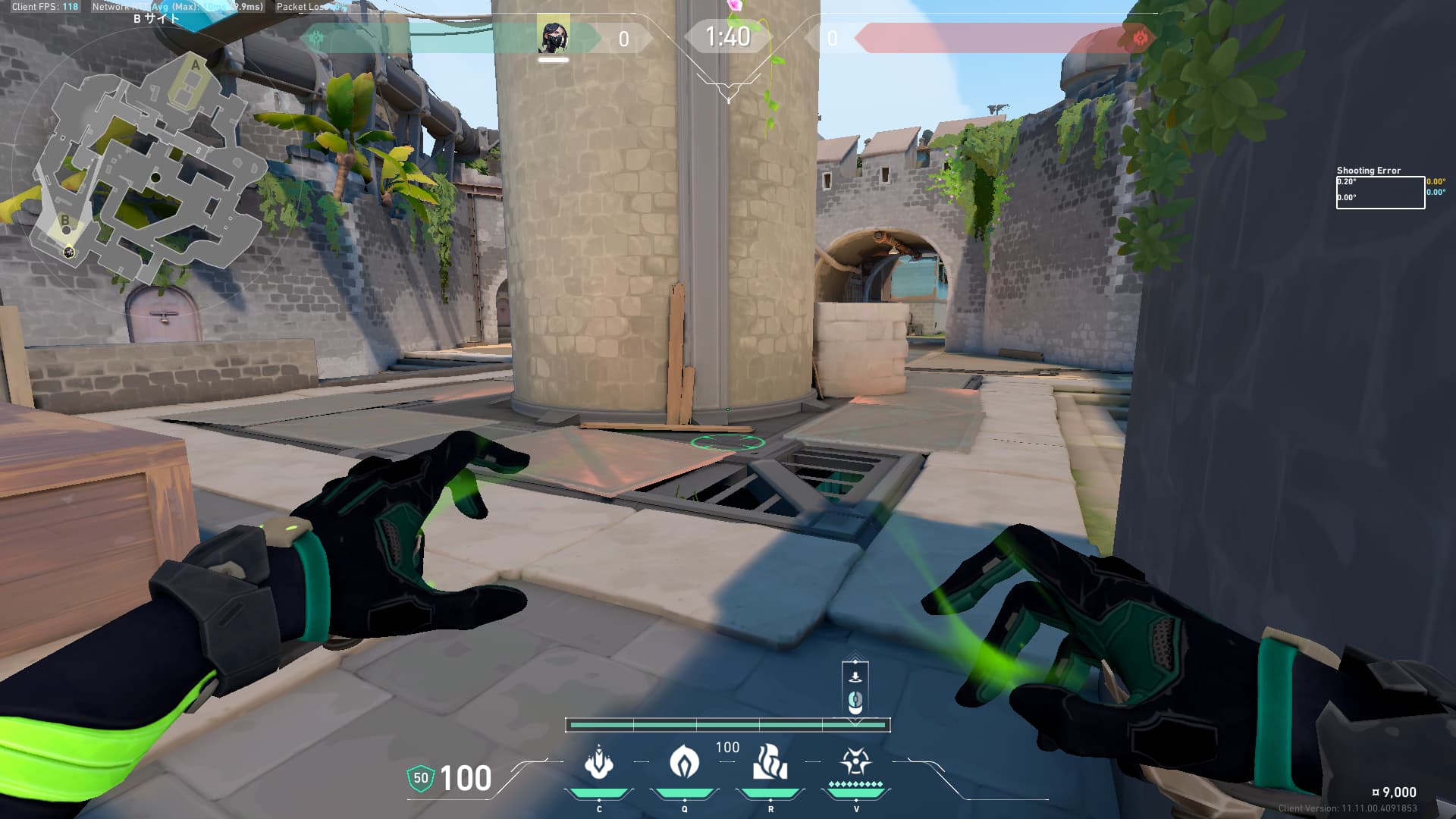Viewport: 1456px width, 819px height.
Task: Click the green team emblem in the top bar
Action: coord(317,38)
